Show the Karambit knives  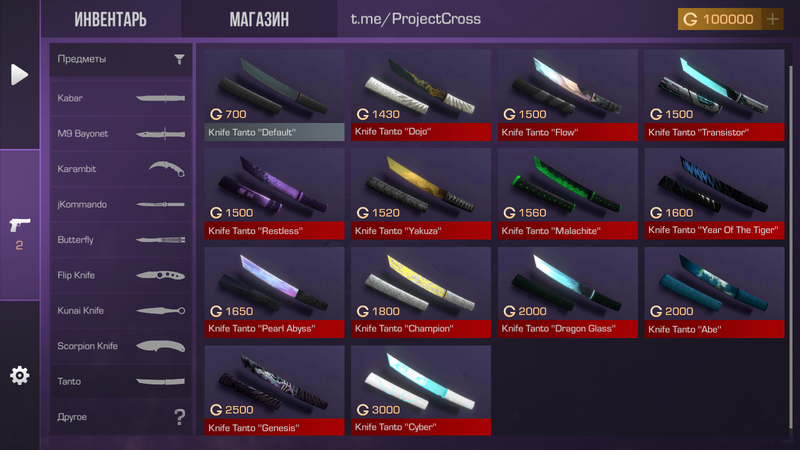(x=121, y=169)
